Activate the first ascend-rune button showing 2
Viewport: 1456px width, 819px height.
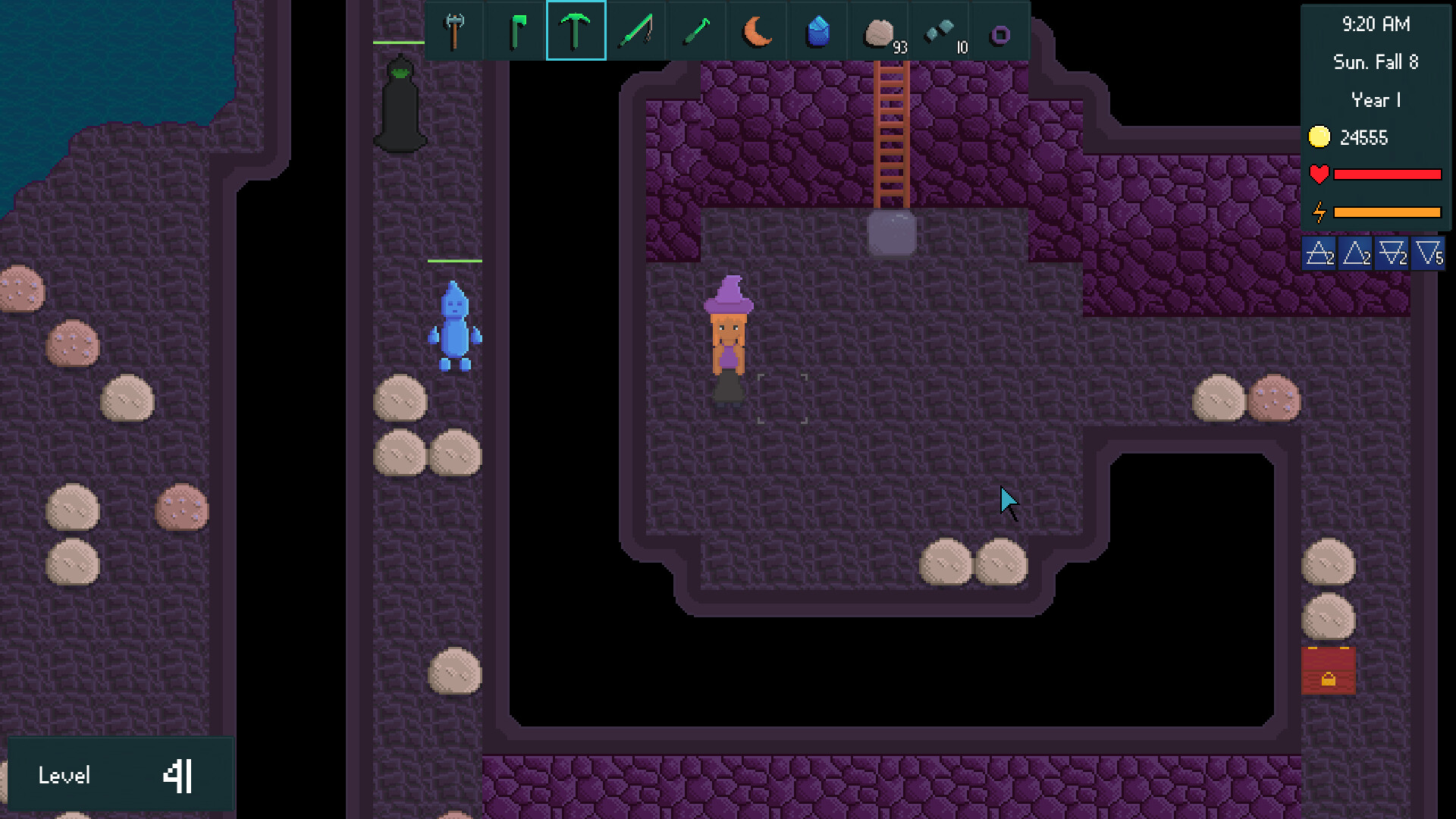pyautogui.click(x=1319, y=254)
